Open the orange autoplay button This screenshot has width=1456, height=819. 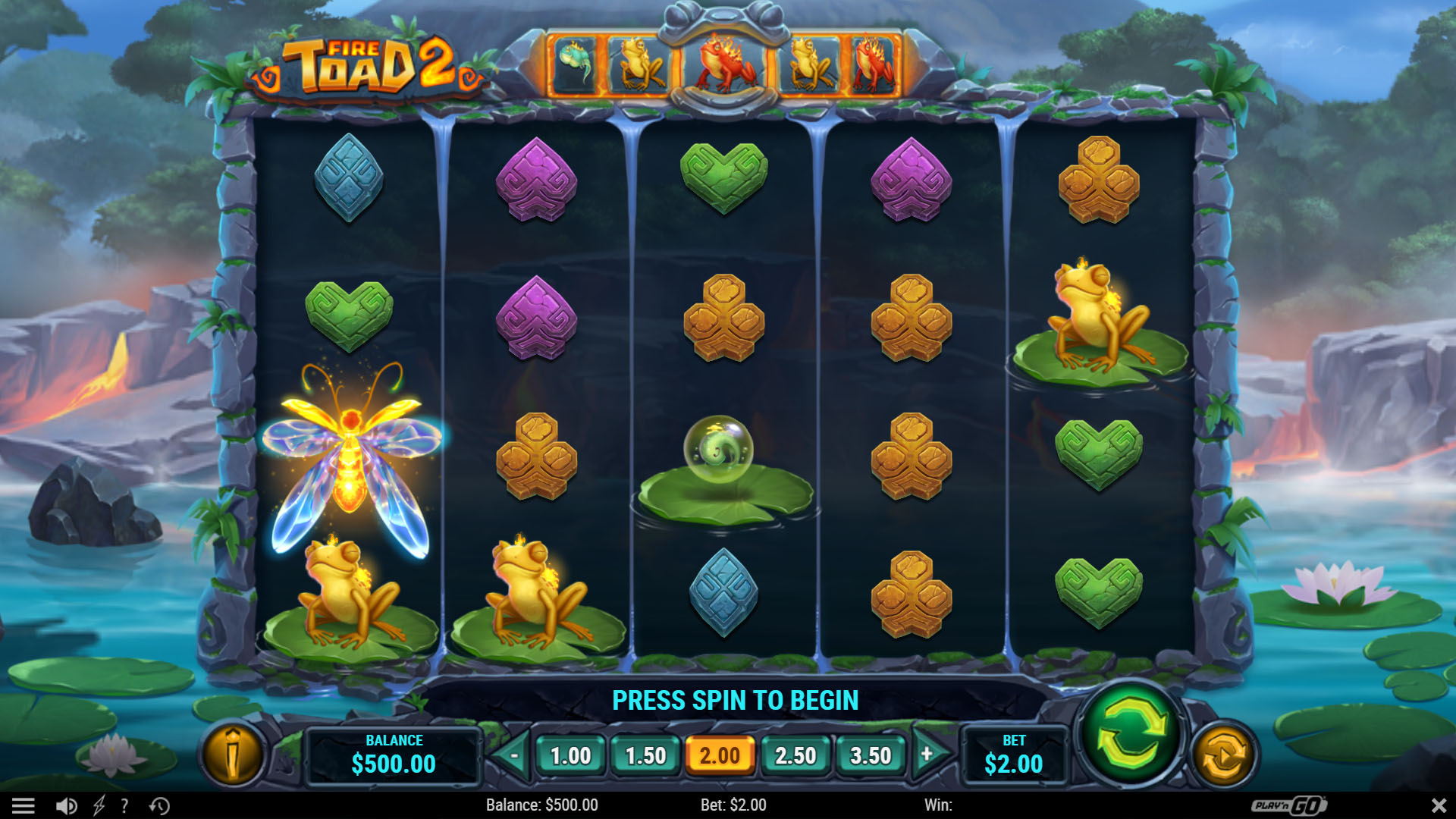point(1222,756)
